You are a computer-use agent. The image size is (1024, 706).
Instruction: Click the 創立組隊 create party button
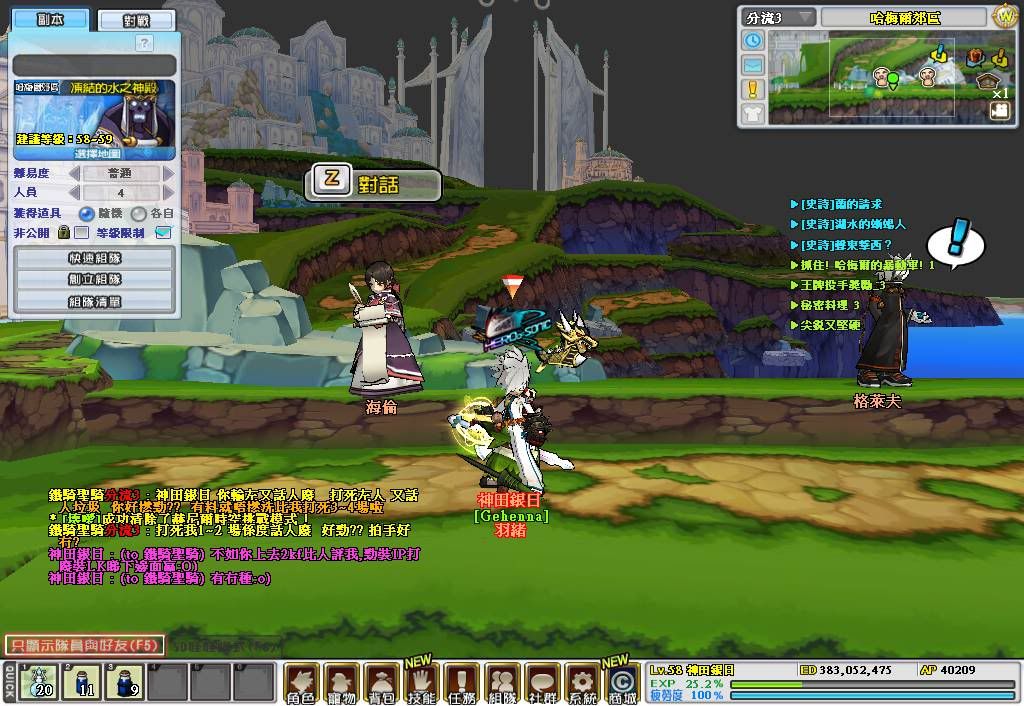pos(95,279)
